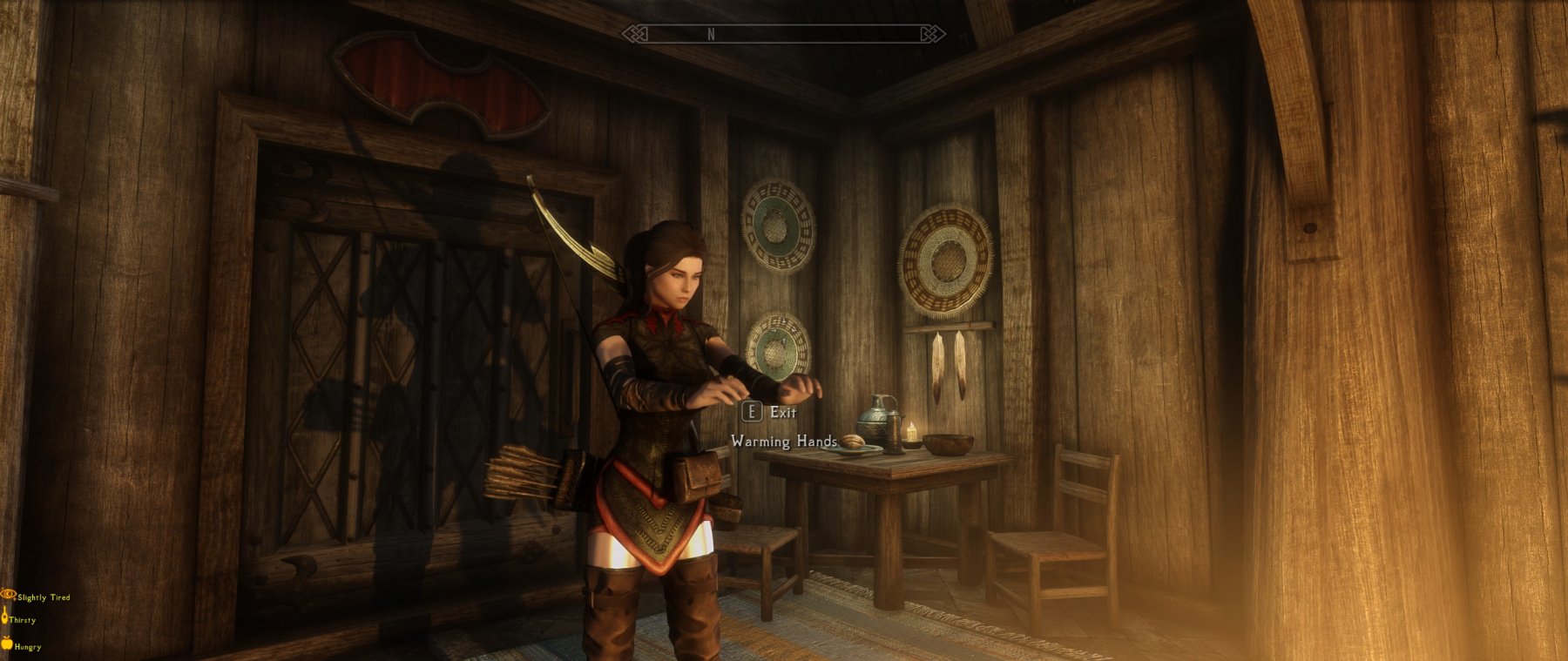Click the compass bar showing North
Image resolution: width=1568 pixels, height=661 pixels.
pyautogui.click(x=783, y=34)
